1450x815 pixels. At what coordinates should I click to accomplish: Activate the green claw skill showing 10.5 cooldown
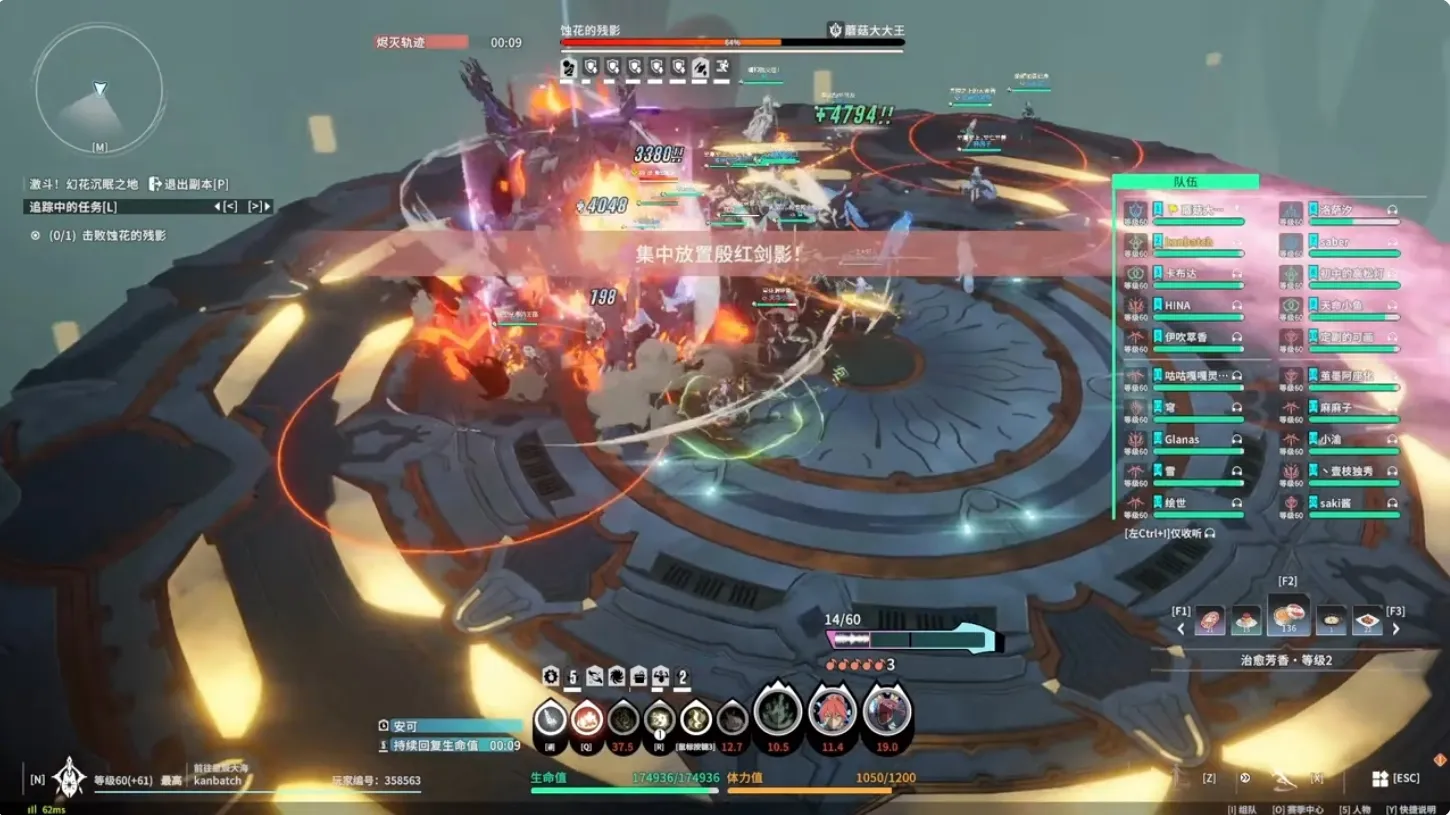[778, 712]
